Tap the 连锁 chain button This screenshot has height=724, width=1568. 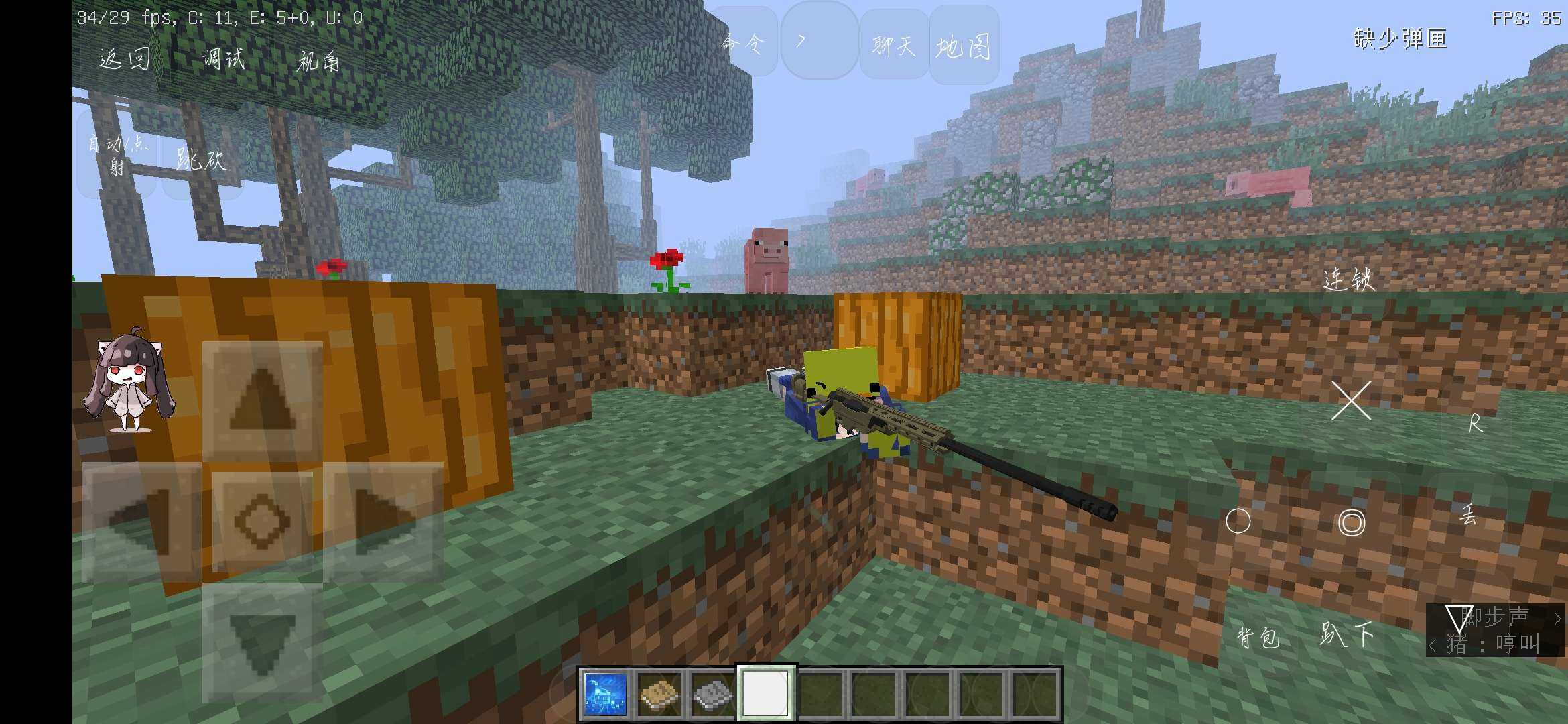(x=1349, y=280)
